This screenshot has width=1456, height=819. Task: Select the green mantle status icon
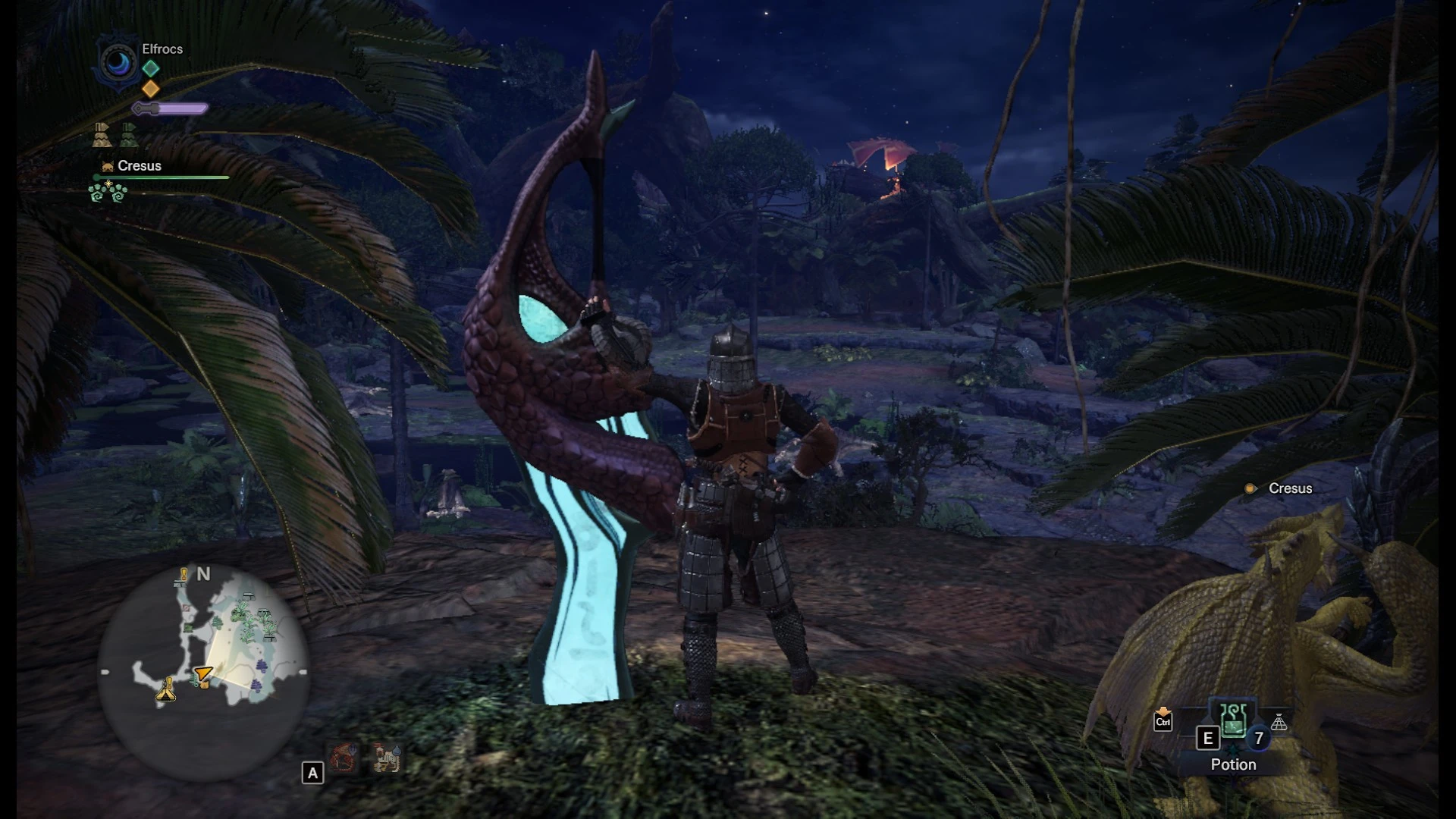pos(129,135)
